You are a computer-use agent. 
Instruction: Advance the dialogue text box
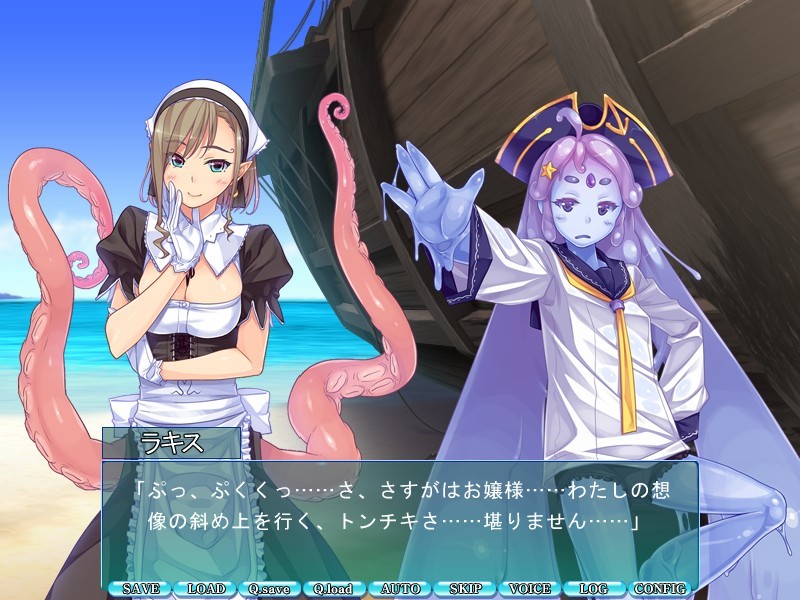[x=400, y=517]
